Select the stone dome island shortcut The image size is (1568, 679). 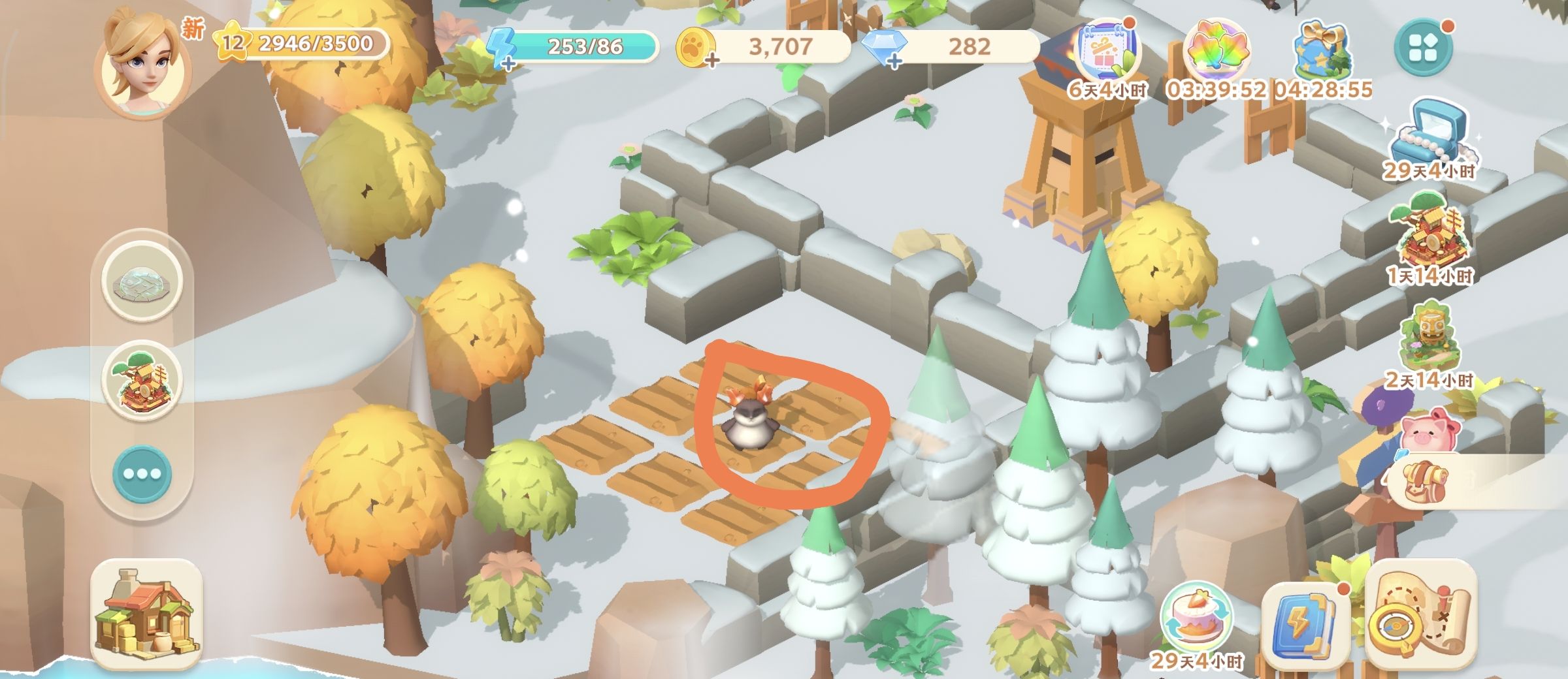pos(142,282)
